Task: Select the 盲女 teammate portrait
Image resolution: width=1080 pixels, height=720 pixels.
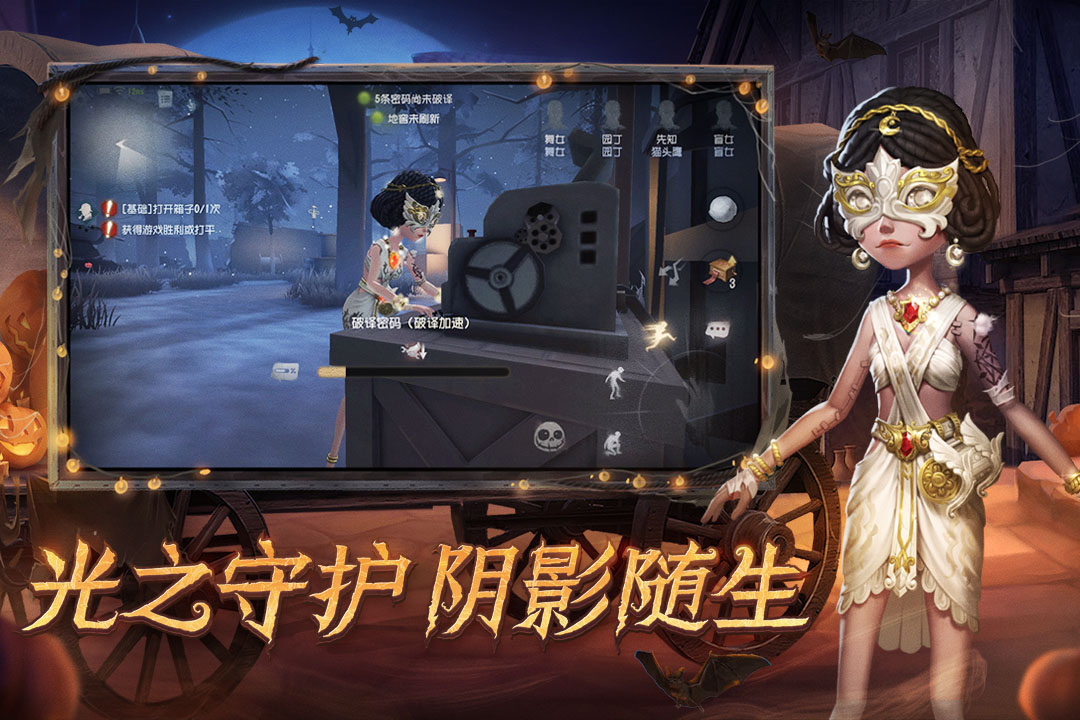Action: (x=723, y=115)
